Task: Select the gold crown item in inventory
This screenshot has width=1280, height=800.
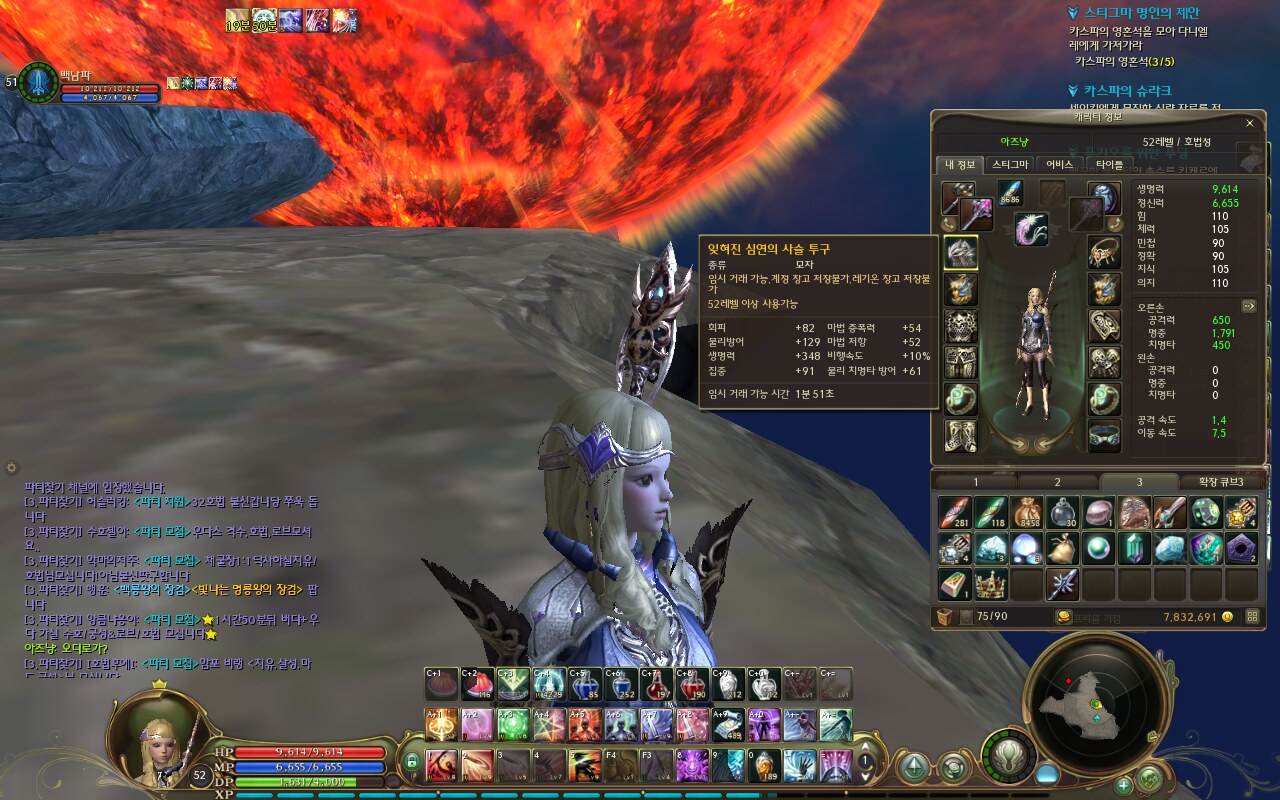Action: pyautogui.click(x=990, y=584)
